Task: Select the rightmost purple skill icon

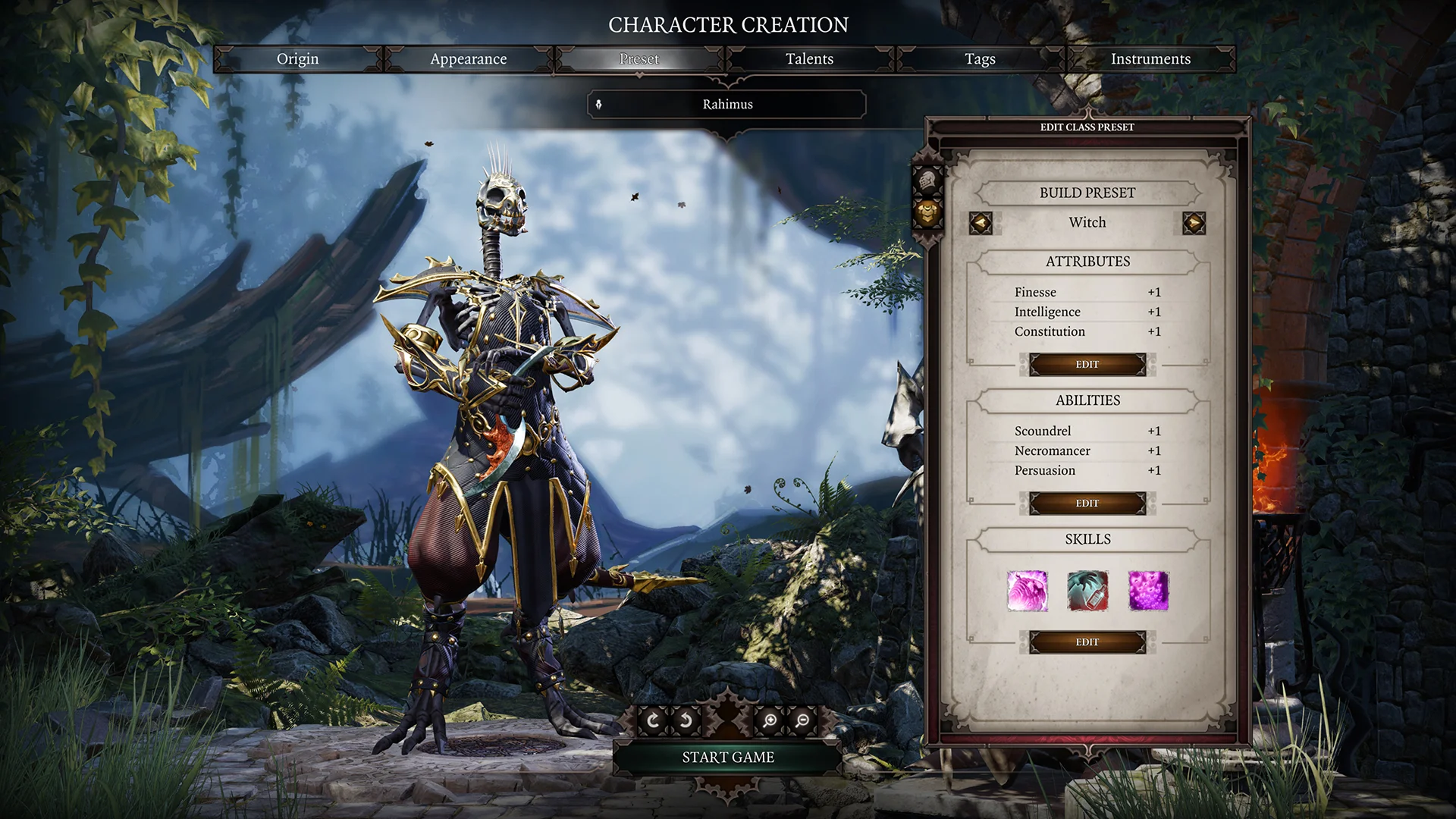Action: click(1146, 592)
